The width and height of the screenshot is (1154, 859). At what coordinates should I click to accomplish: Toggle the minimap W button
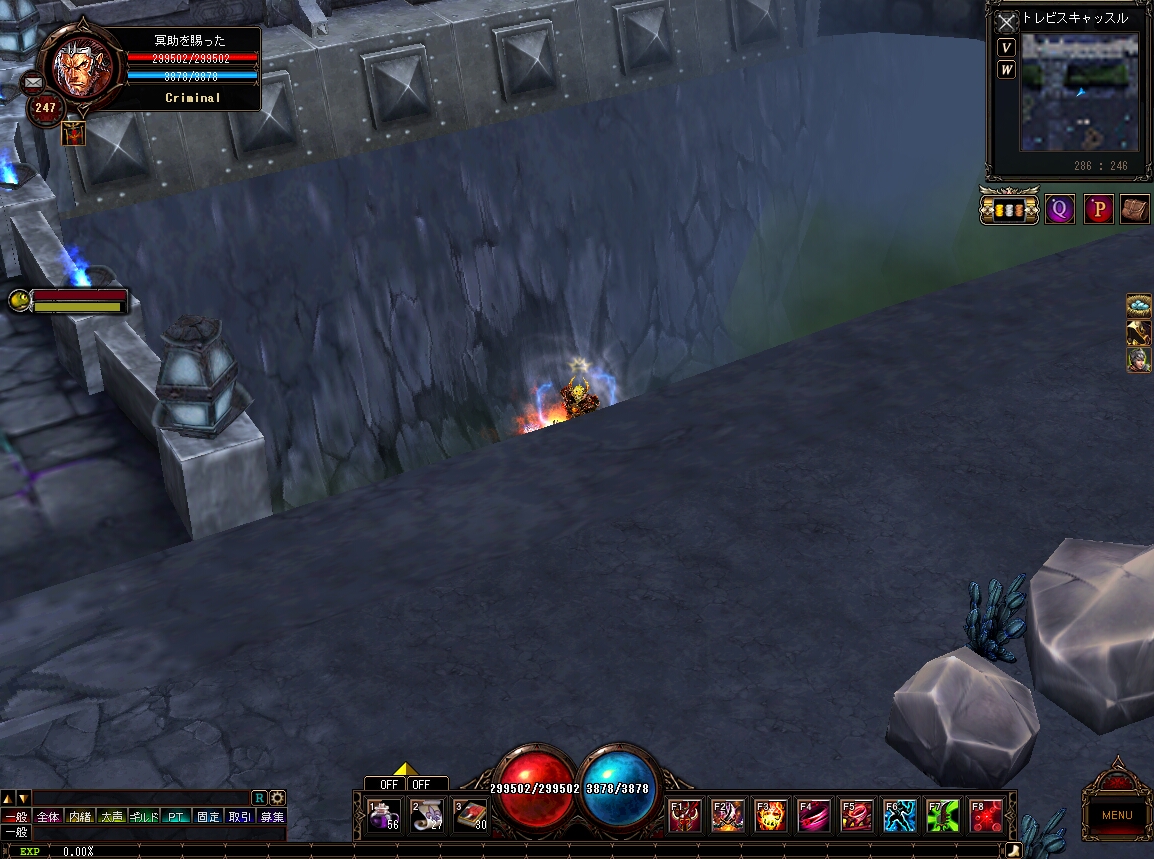click(x=1006, y=70)
